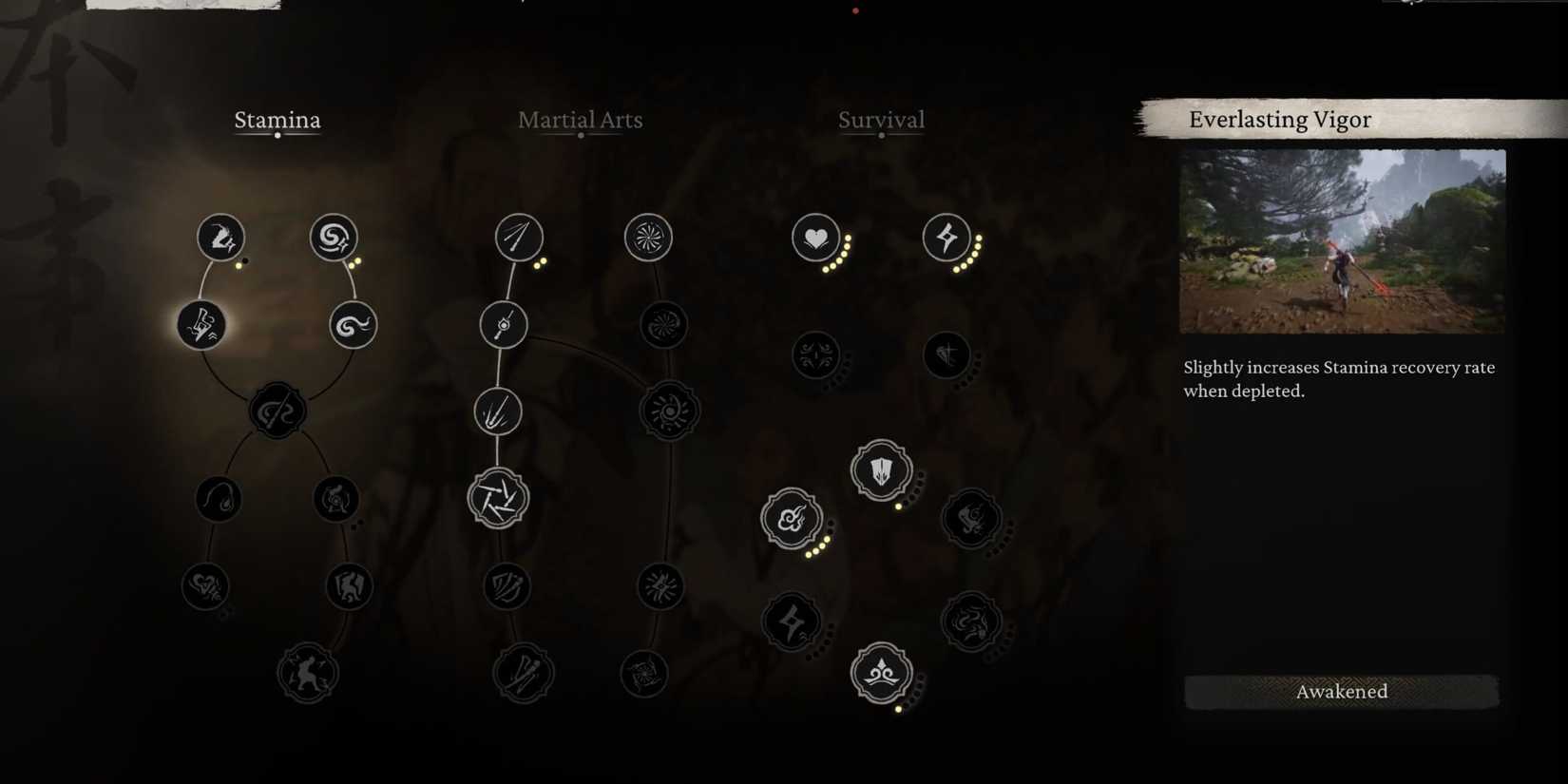The width and height of the screenshot is (1568, 784).
Task: Select the bottom crouching-figure skill in Stamina tree
Action: point(307,672)
